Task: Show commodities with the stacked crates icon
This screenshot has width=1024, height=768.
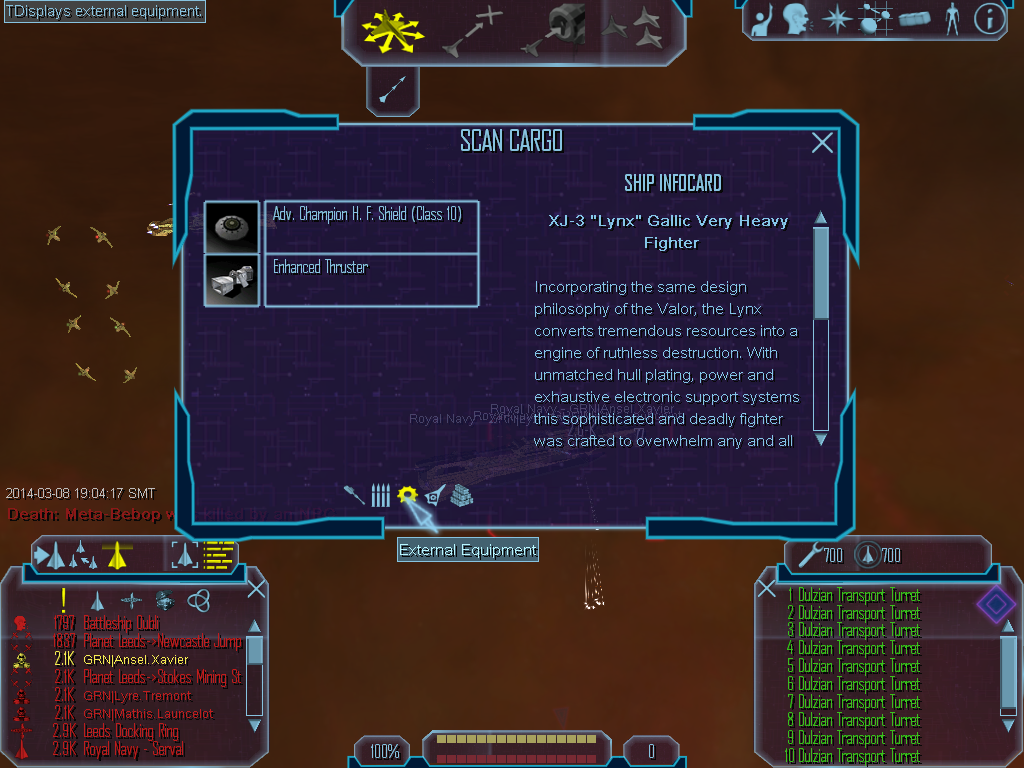Action: pyautogui.click(x=461, y=495)
